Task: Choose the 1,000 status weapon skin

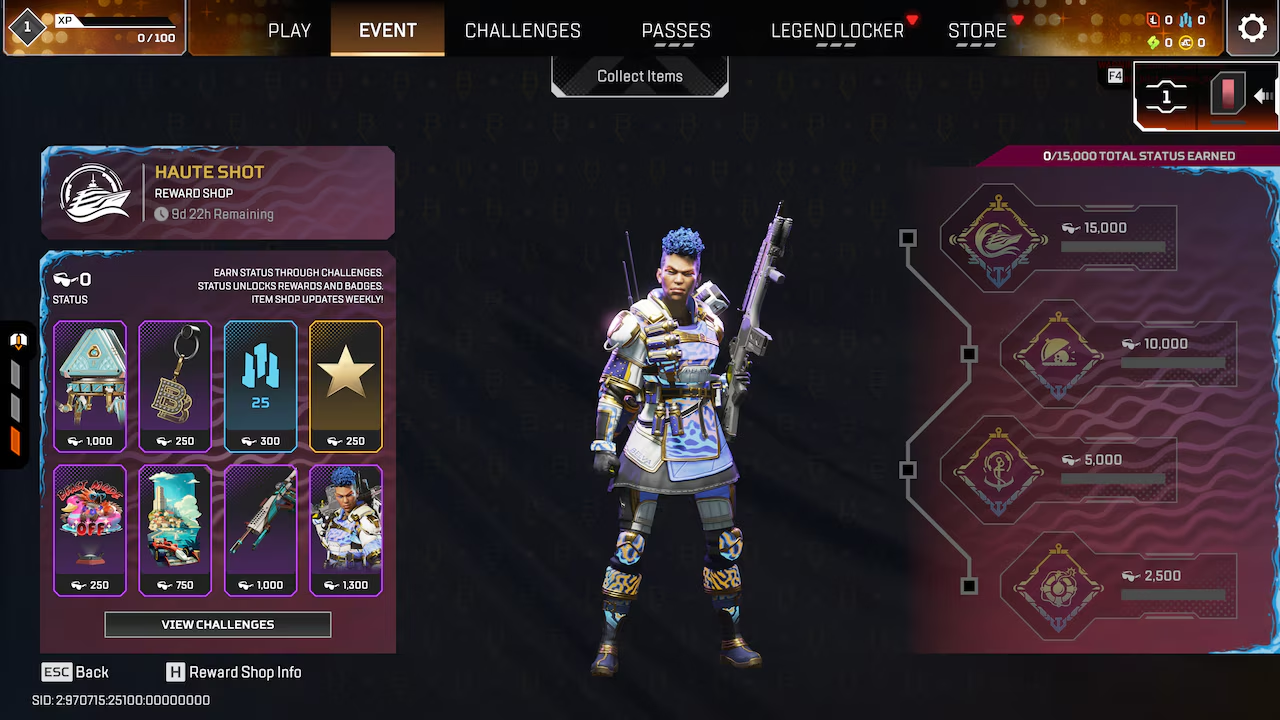Action: pos(260,530)
